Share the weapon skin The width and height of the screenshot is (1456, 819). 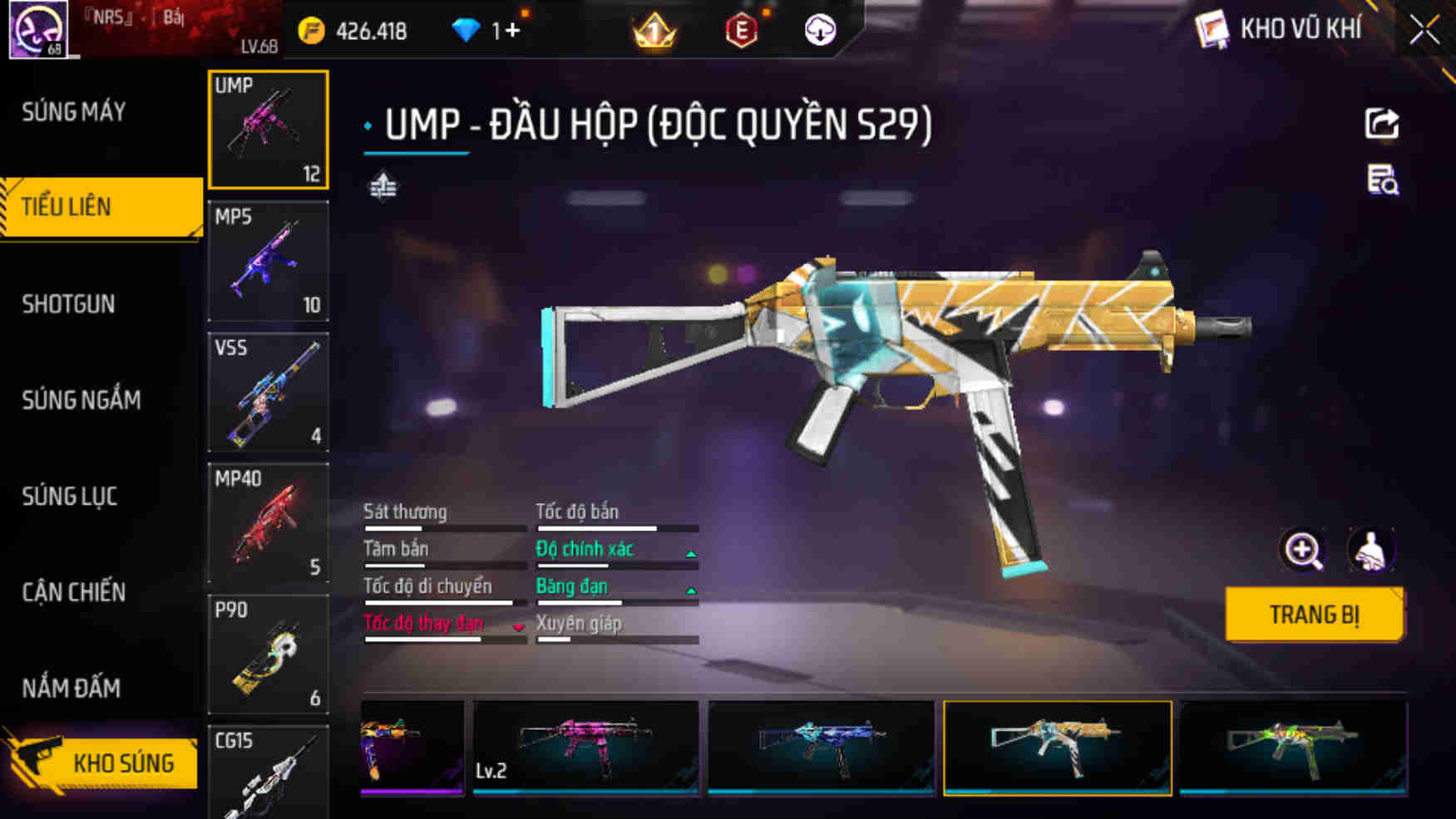coord(1382,124)
